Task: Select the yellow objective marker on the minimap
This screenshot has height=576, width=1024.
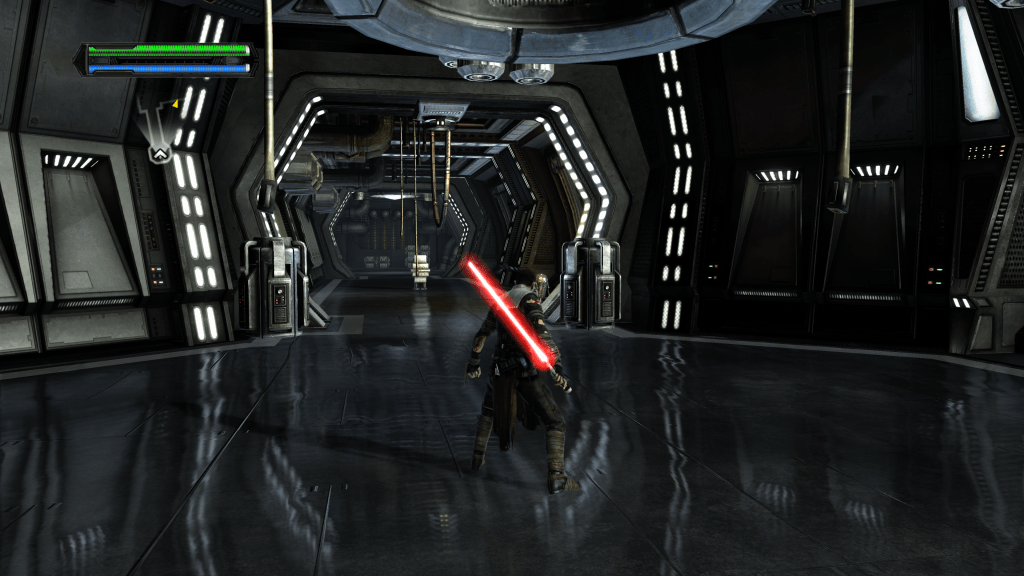Action: coord(176,103)
